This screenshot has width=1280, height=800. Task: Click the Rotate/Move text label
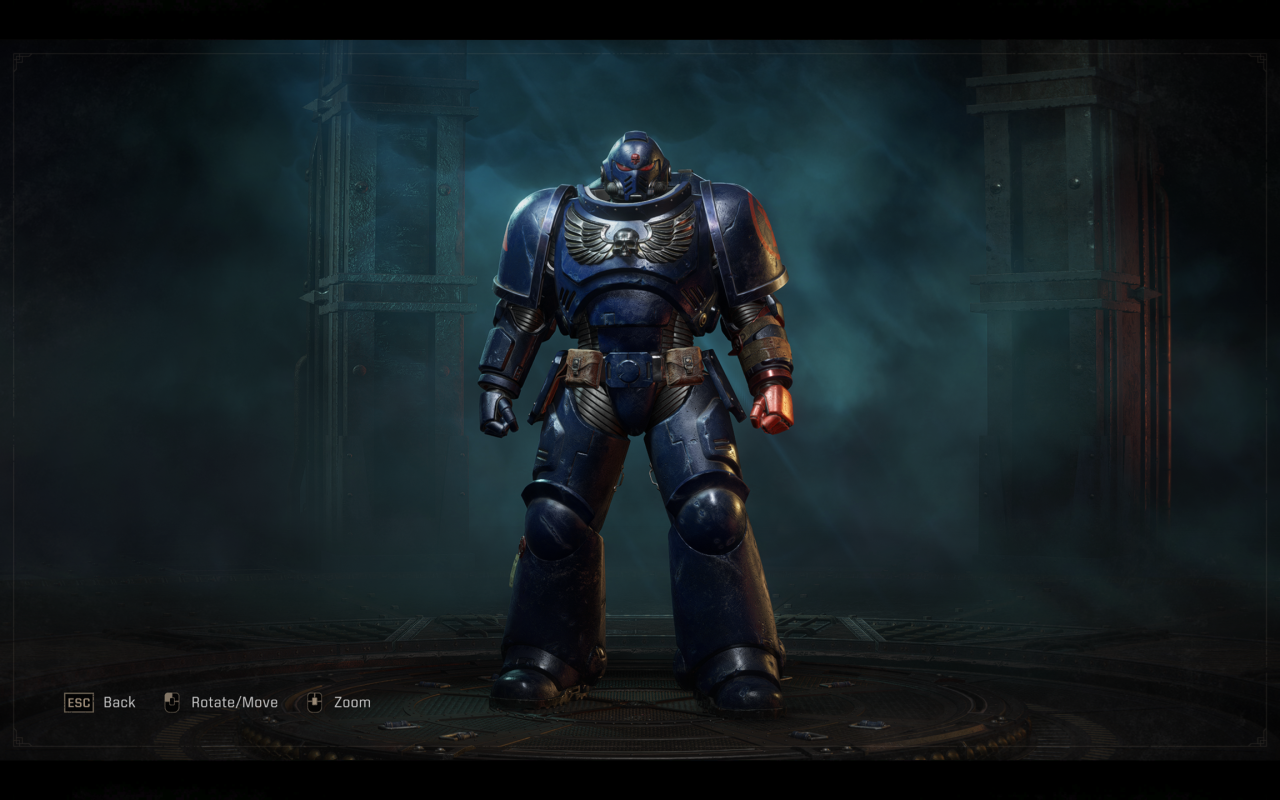[234, 702]
